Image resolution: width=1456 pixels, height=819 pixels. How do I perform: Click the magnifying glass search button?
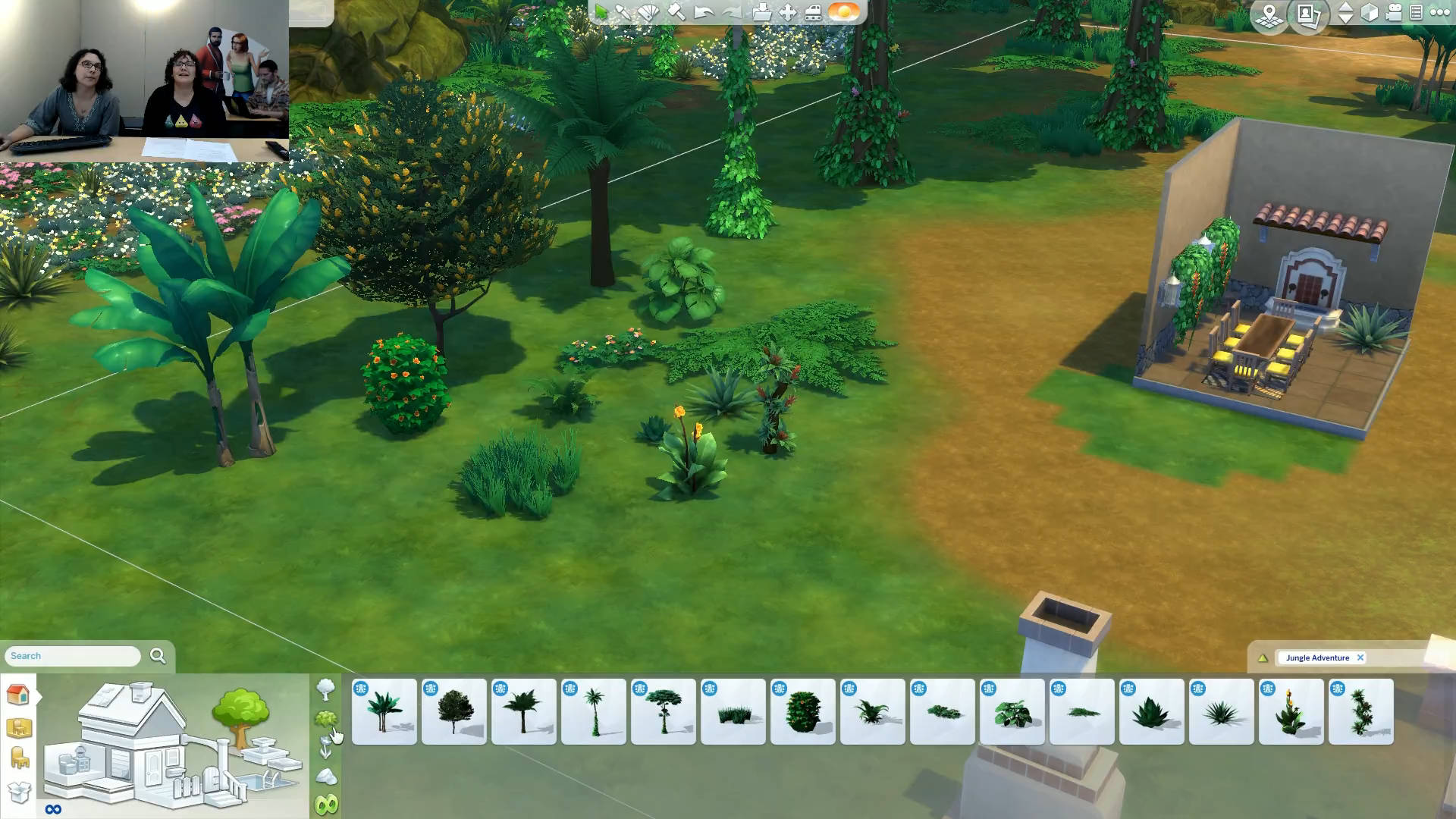click(158, 656)
